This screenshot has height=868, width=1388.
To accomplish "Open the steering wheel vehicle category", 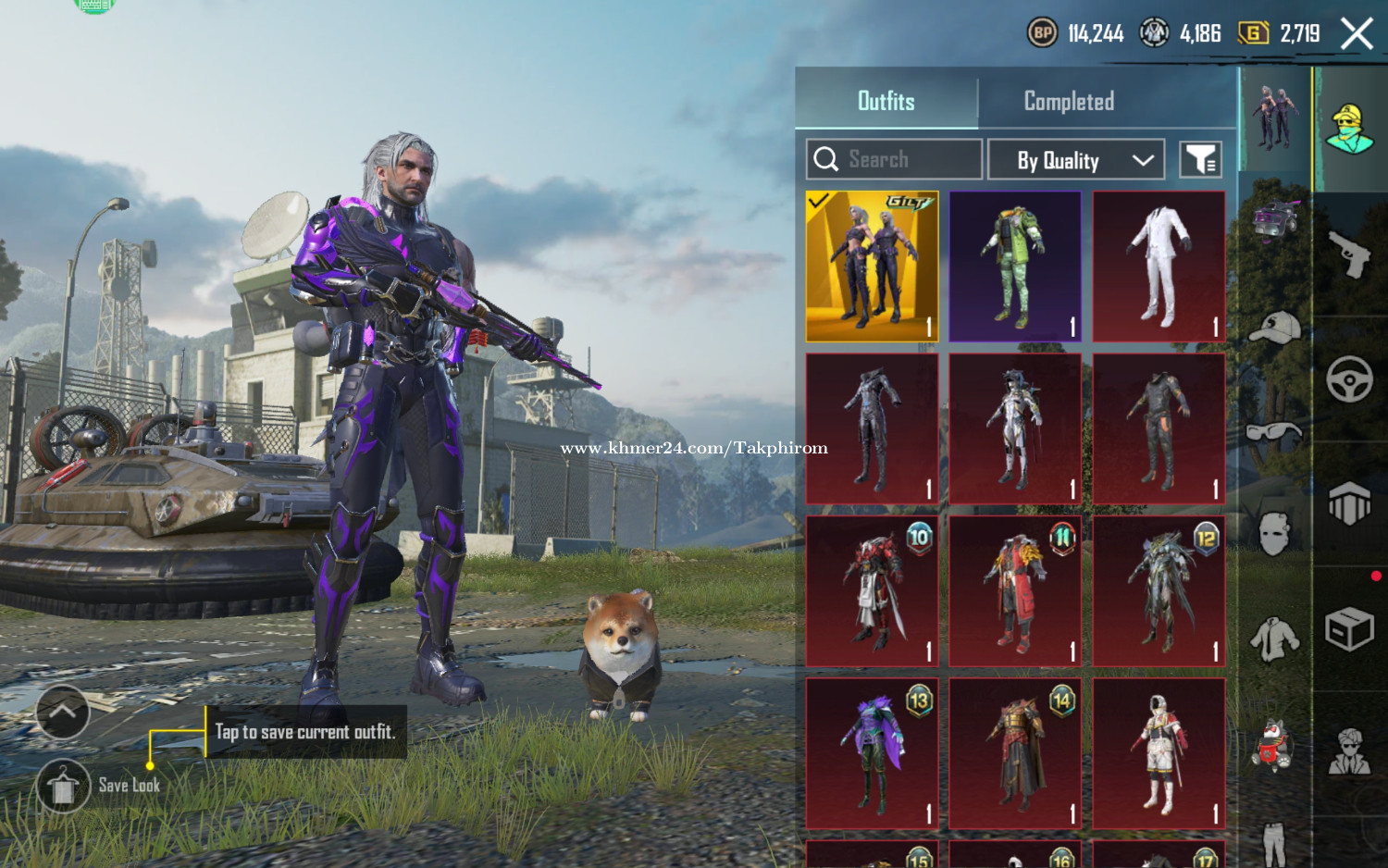I will click(x=1349, y=378).
